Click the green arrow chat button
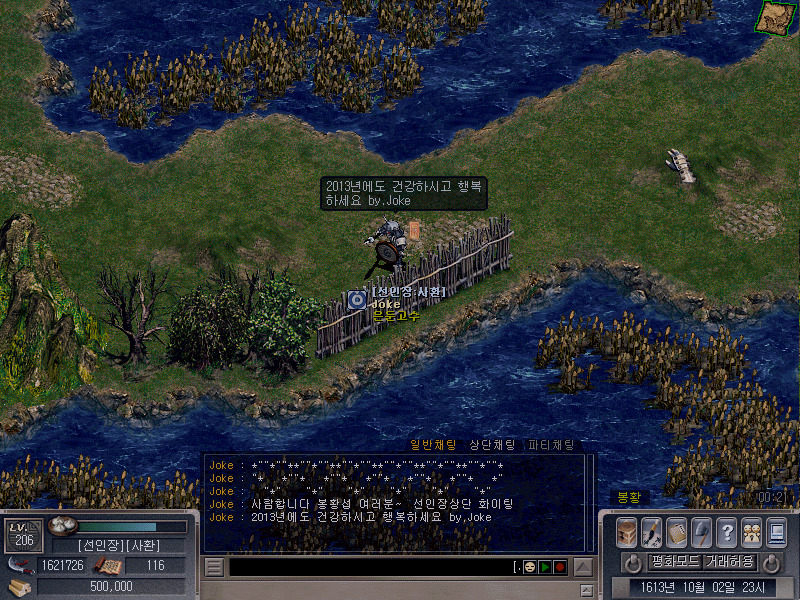The width and height of the screenshot is (800, 600). (x=545, y=567)
